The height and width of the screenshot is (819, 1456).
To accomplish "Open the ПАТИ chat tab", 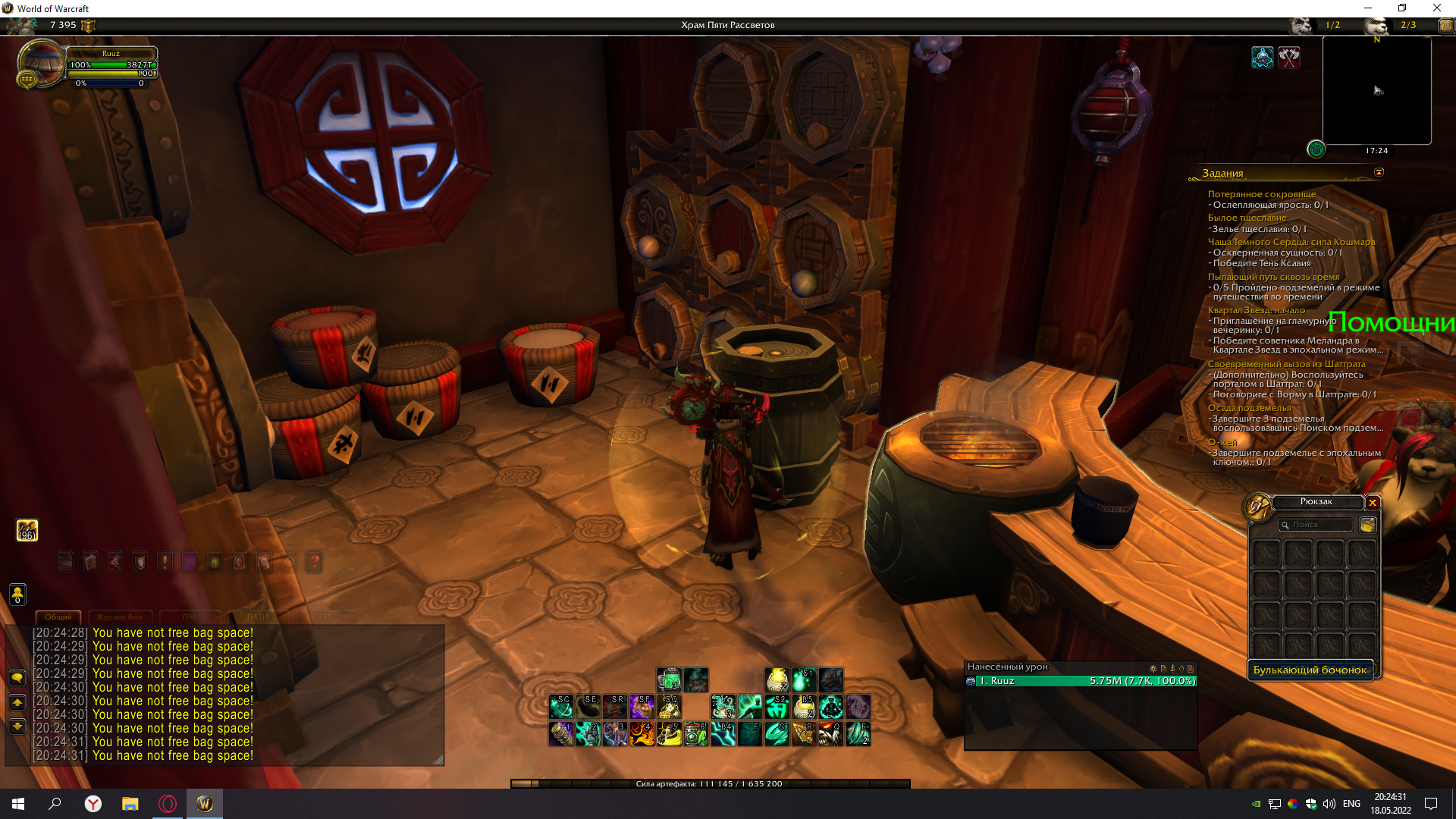I will pos(258,617).
